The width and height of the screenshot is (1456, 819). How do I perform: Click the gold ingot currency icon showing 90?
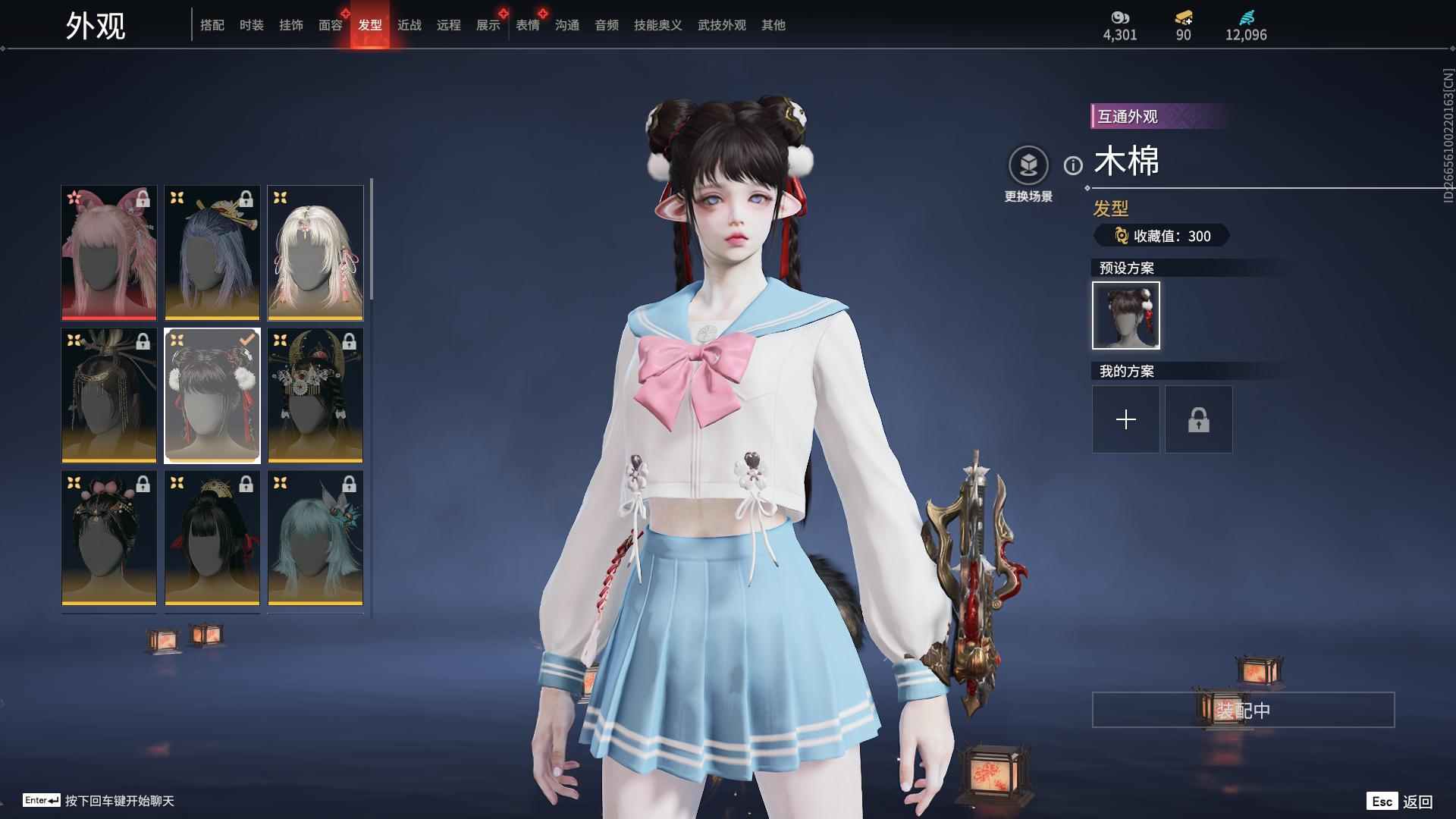pyautogui.click(x=1183, y=17)
